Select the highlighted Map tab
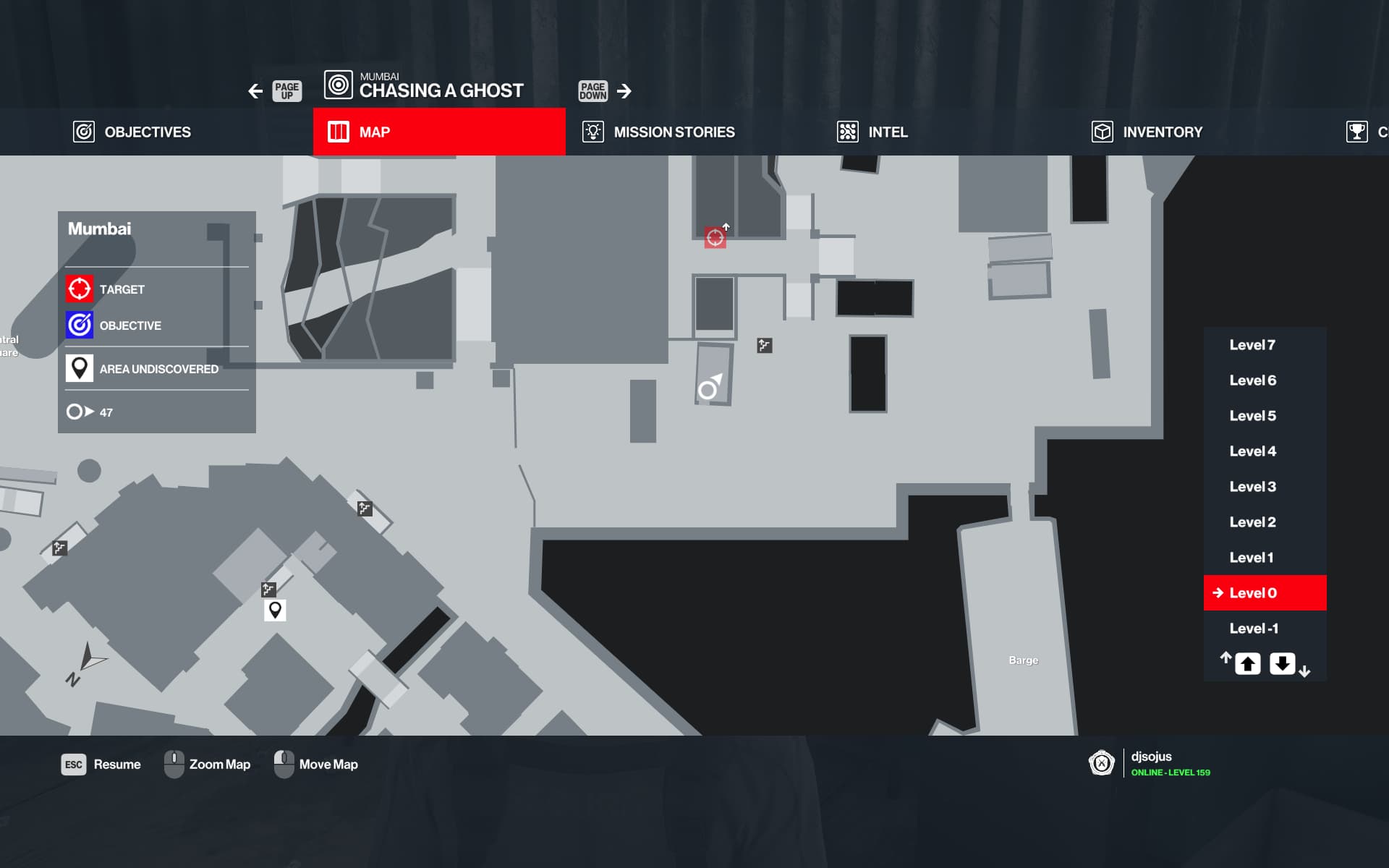1389x868 pixels. [438, 132]
